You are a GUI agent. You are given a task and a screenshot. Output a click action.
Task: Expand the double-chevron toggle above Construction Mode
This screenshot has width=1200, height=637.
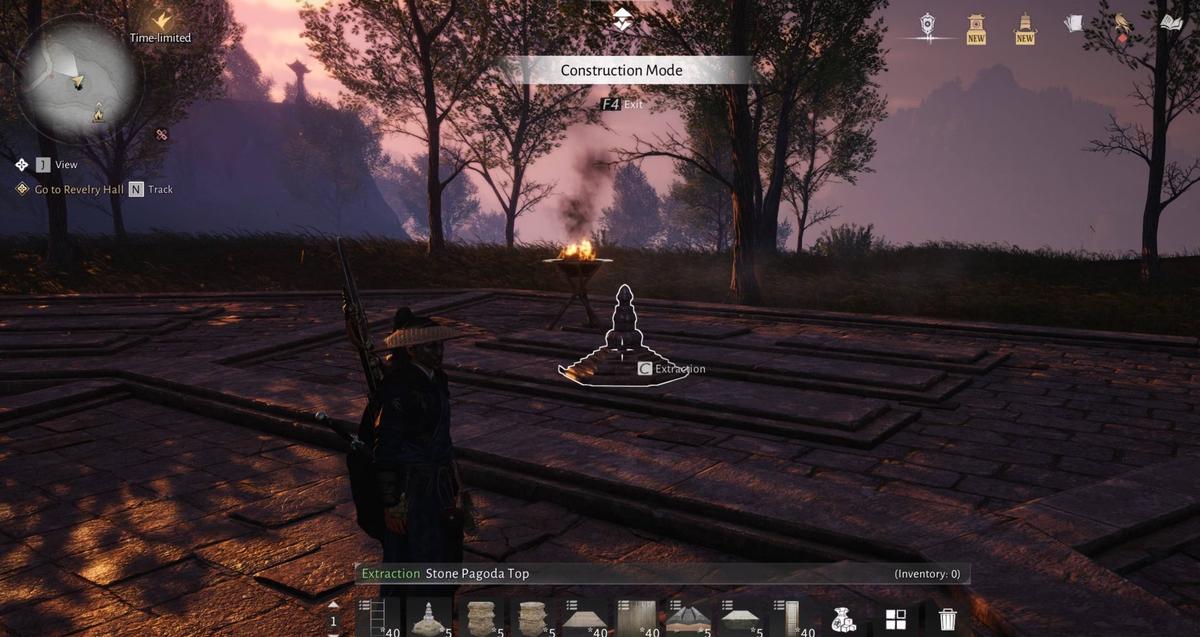point(622,17)
